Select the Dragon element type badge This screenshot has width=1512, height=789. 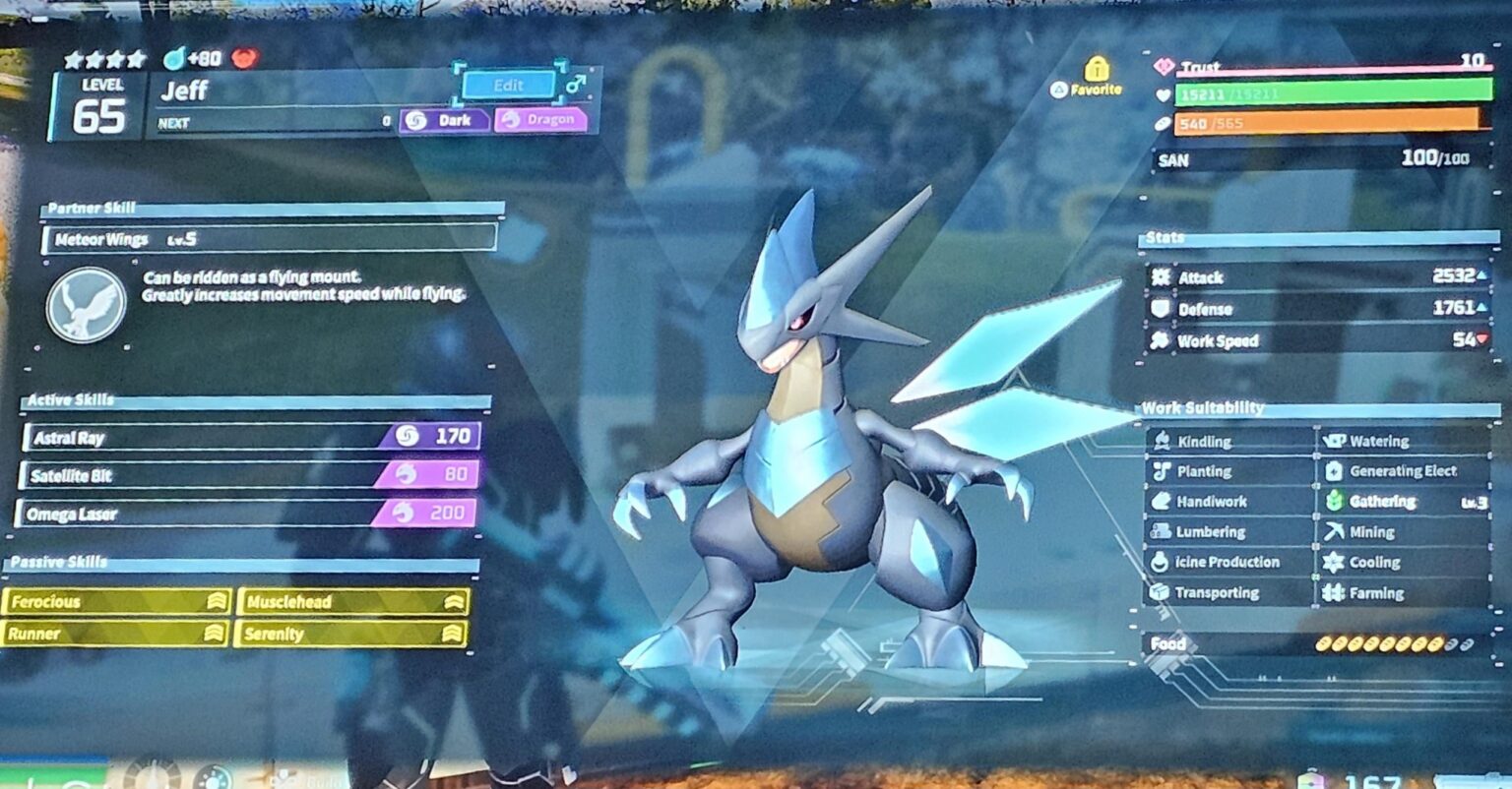click(x=540, y=120)
